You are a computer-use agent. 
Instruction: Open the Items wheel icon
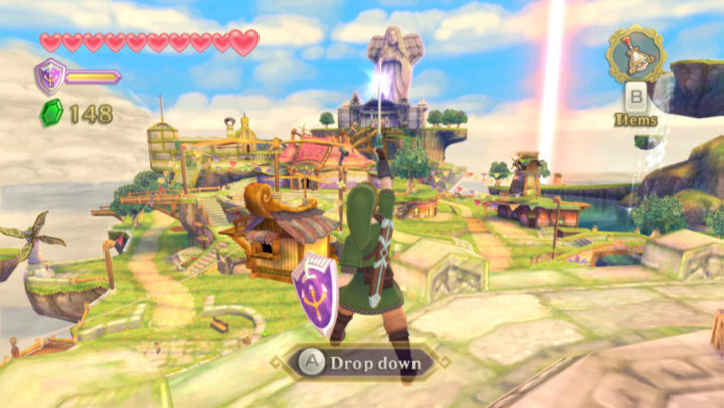coord(634,56)
